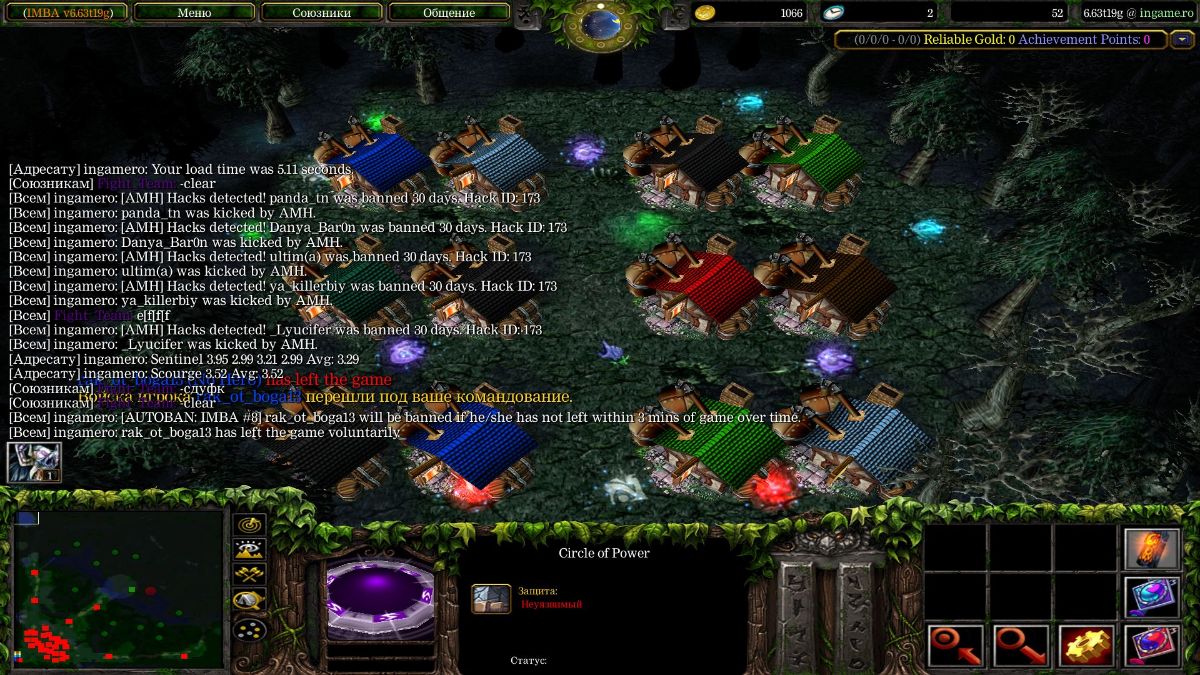Toggle the minimap terrain display button

click(248, 548)
